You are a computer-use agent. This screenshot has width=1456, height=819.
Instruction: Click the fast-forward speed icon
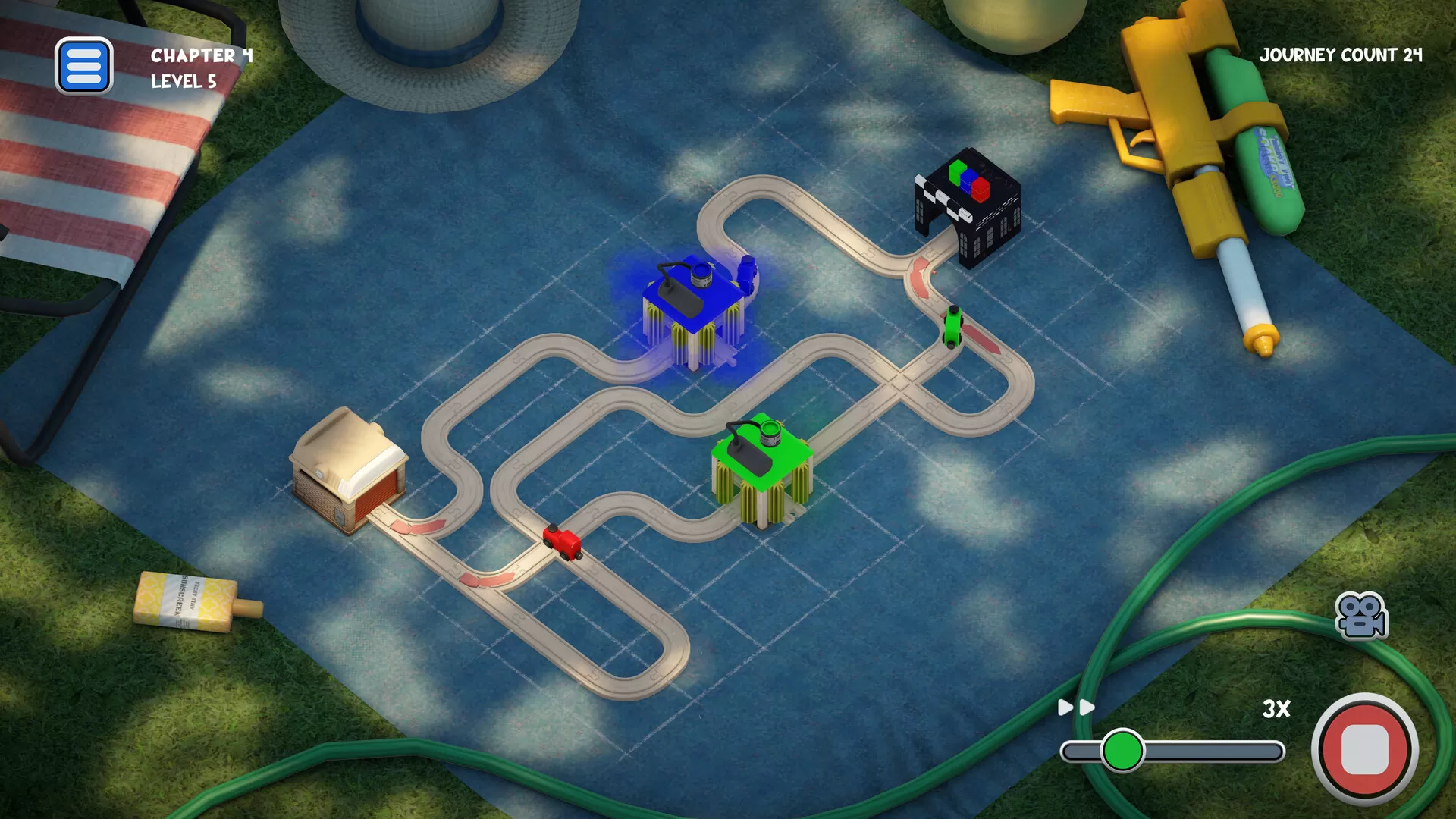1077,707
